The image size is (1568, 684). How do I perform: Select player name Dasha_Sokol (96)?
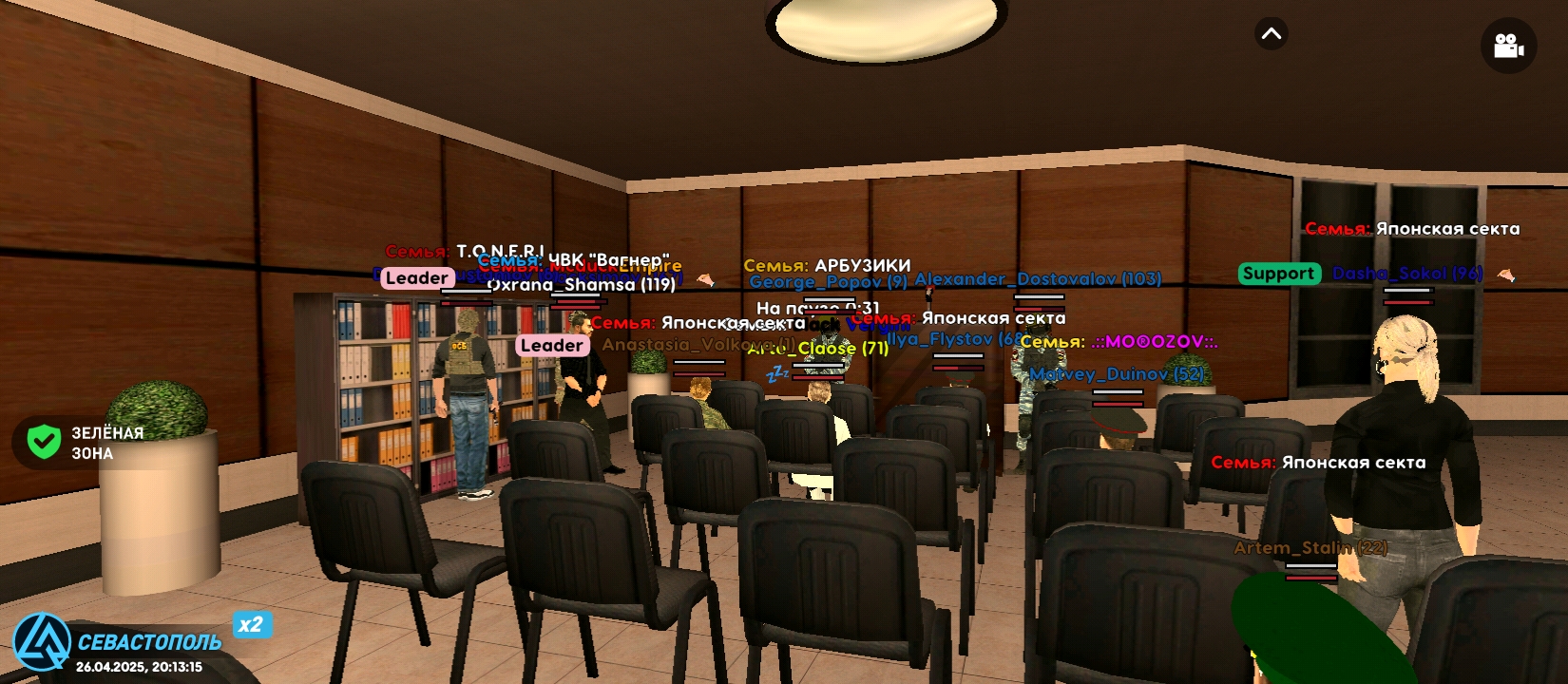[1405, 273]
